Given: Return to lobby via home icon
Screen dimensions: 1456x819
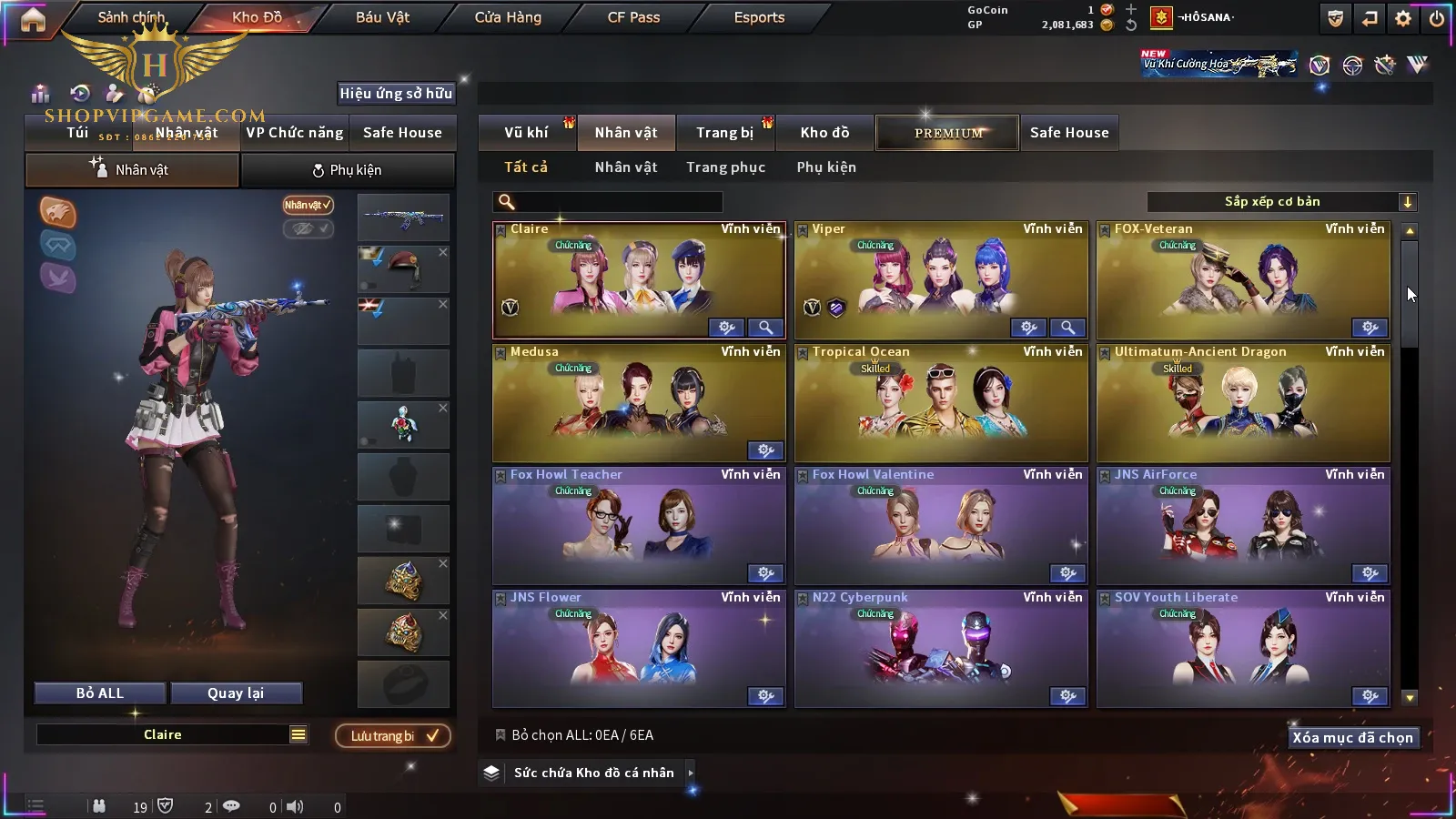Looking at the screenshot, I should pyautogui.click(x=33, y=20).
